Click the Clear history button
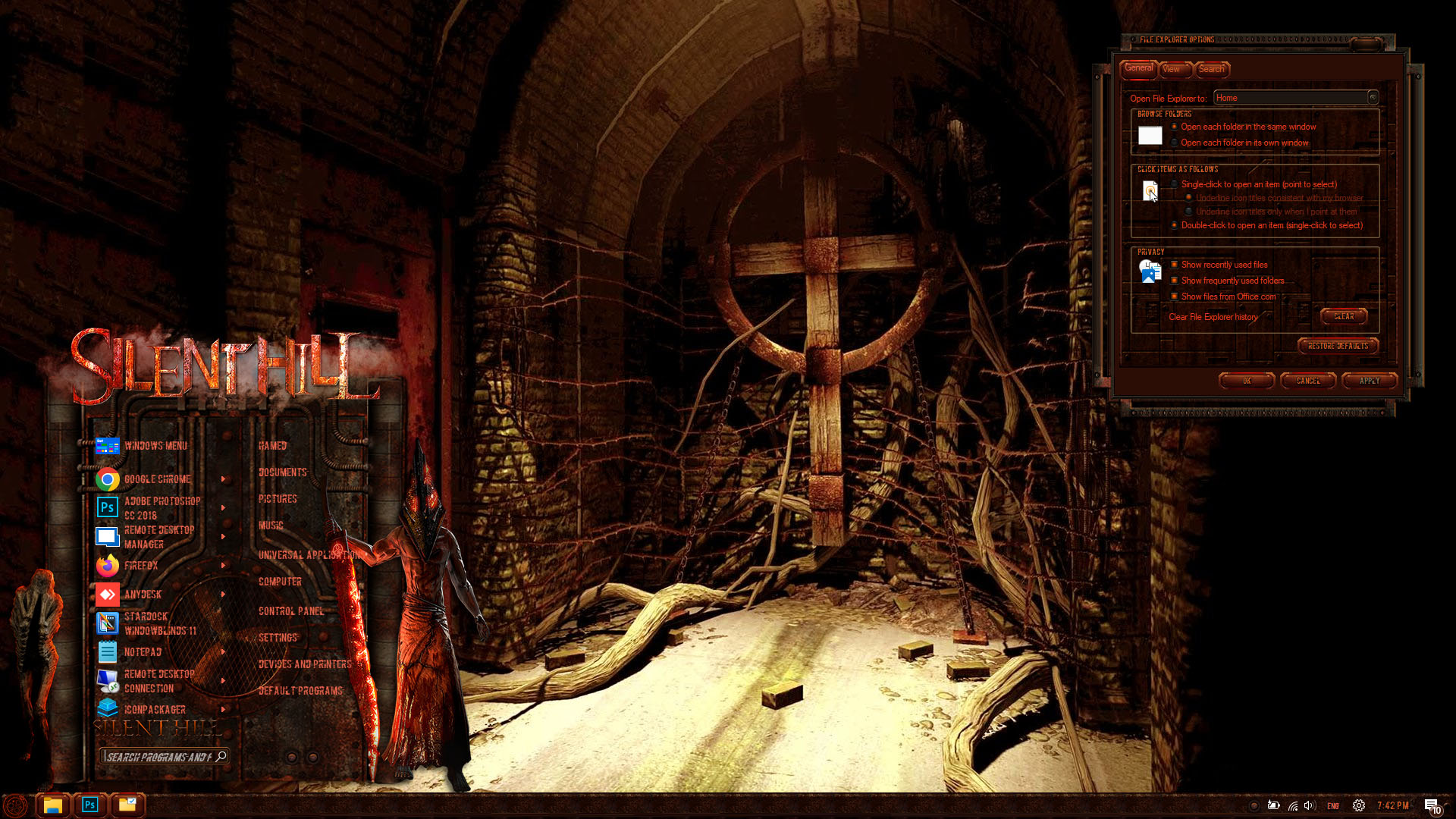This screenshot has width=1456, height=819. click(x=1343, y=316)
